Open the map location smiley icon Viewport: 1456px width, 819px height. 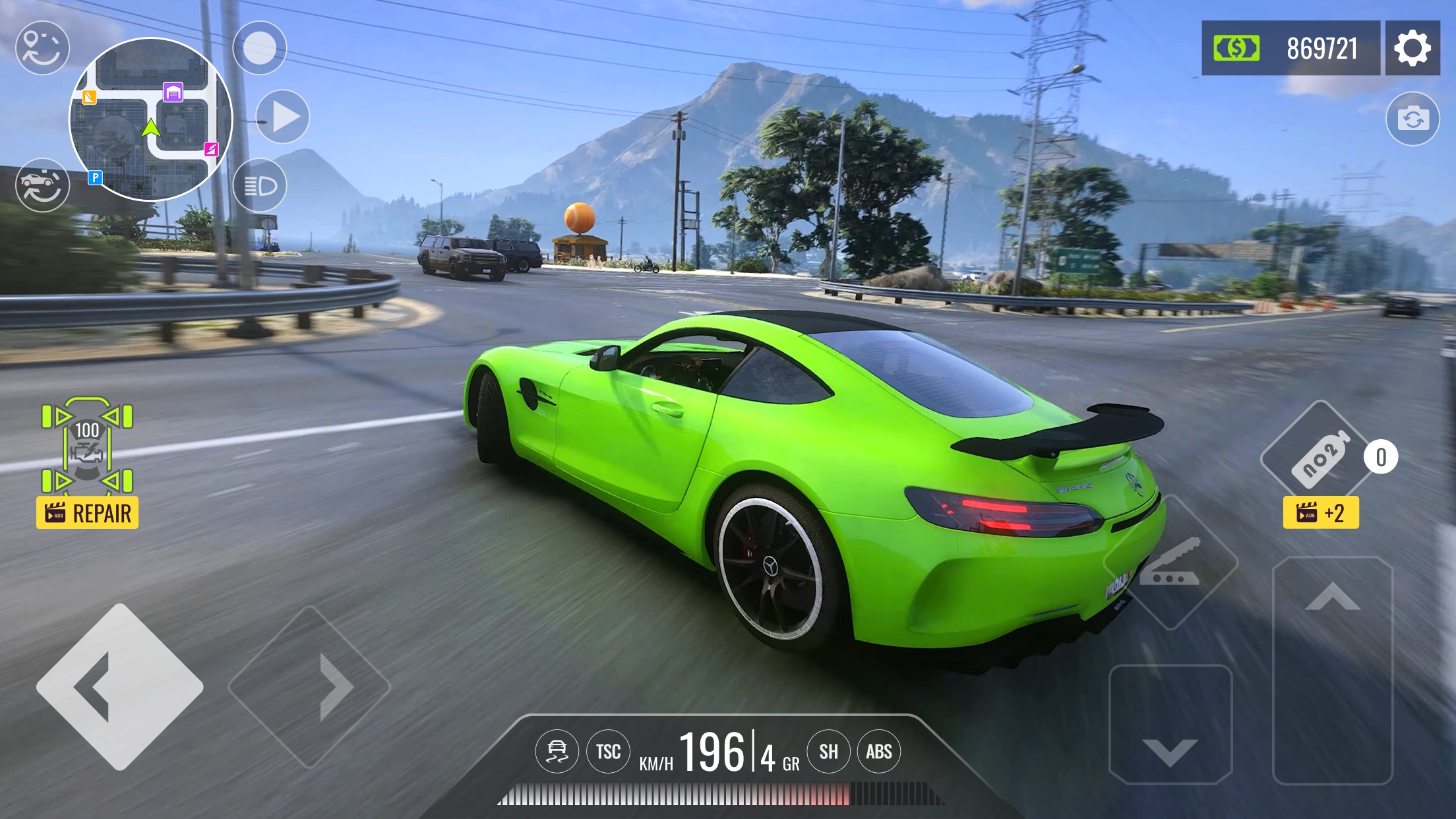(x=42, y=48)
